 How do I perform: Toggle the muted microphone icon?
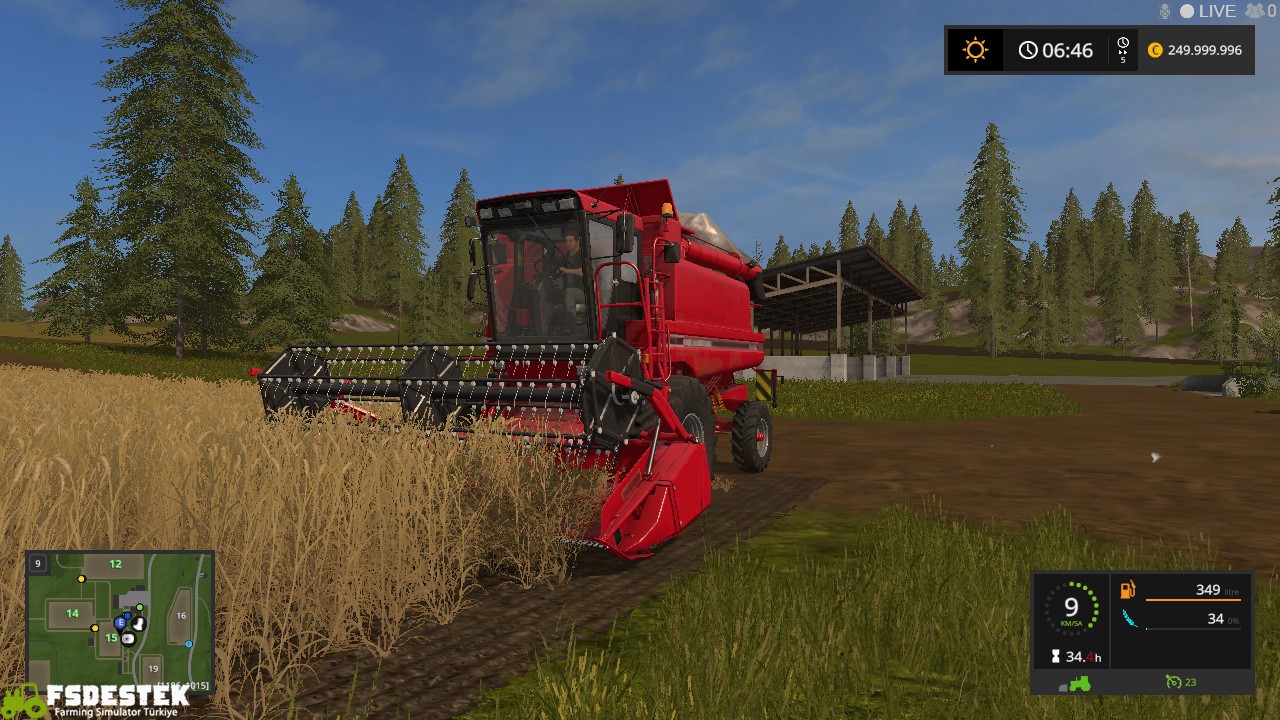(x=1165, y=11)
